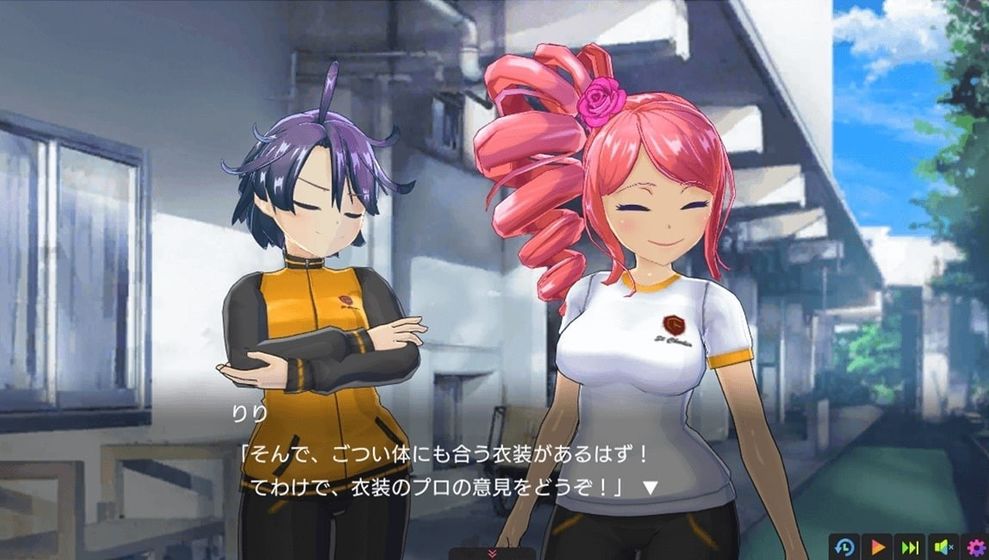Toggle the muted speaker sound icon

(942, 547)
